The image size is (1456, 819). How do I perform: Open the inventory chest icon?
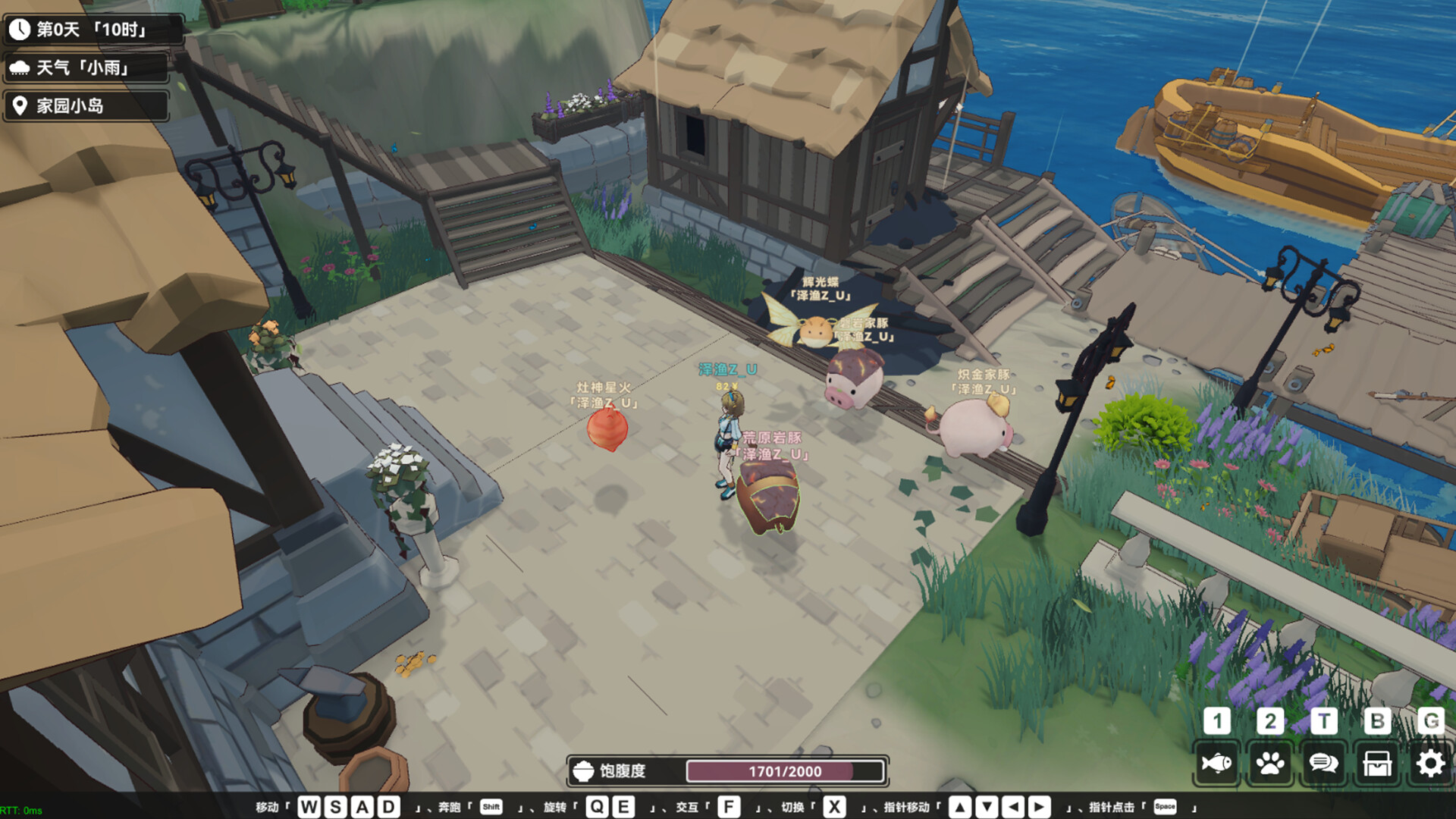click(x=1377, y=763)
